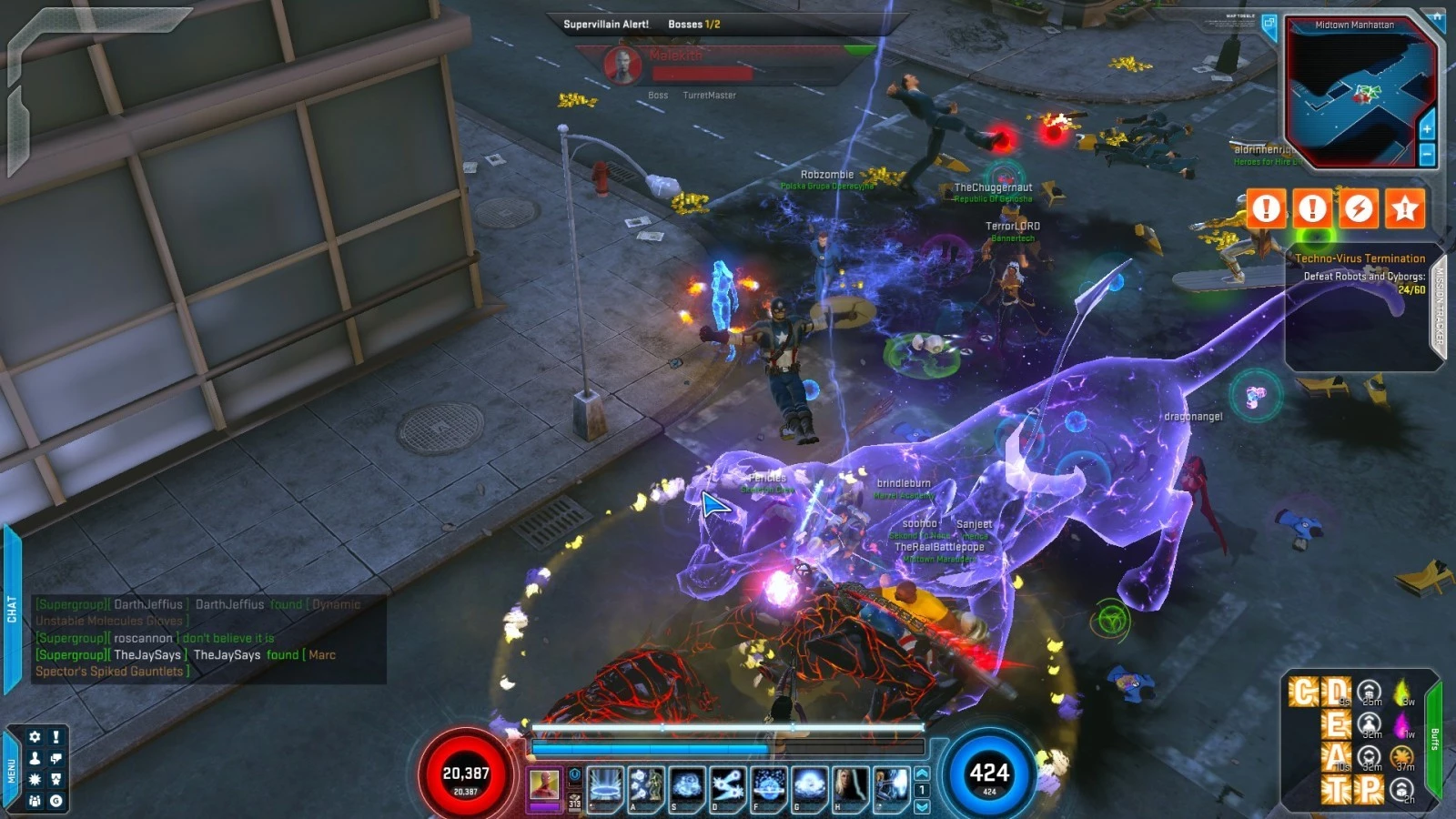The width and height of the screenshot is (1456, 819).
Task: Click the circled G store icon
Action: click(x=56, y=801)
